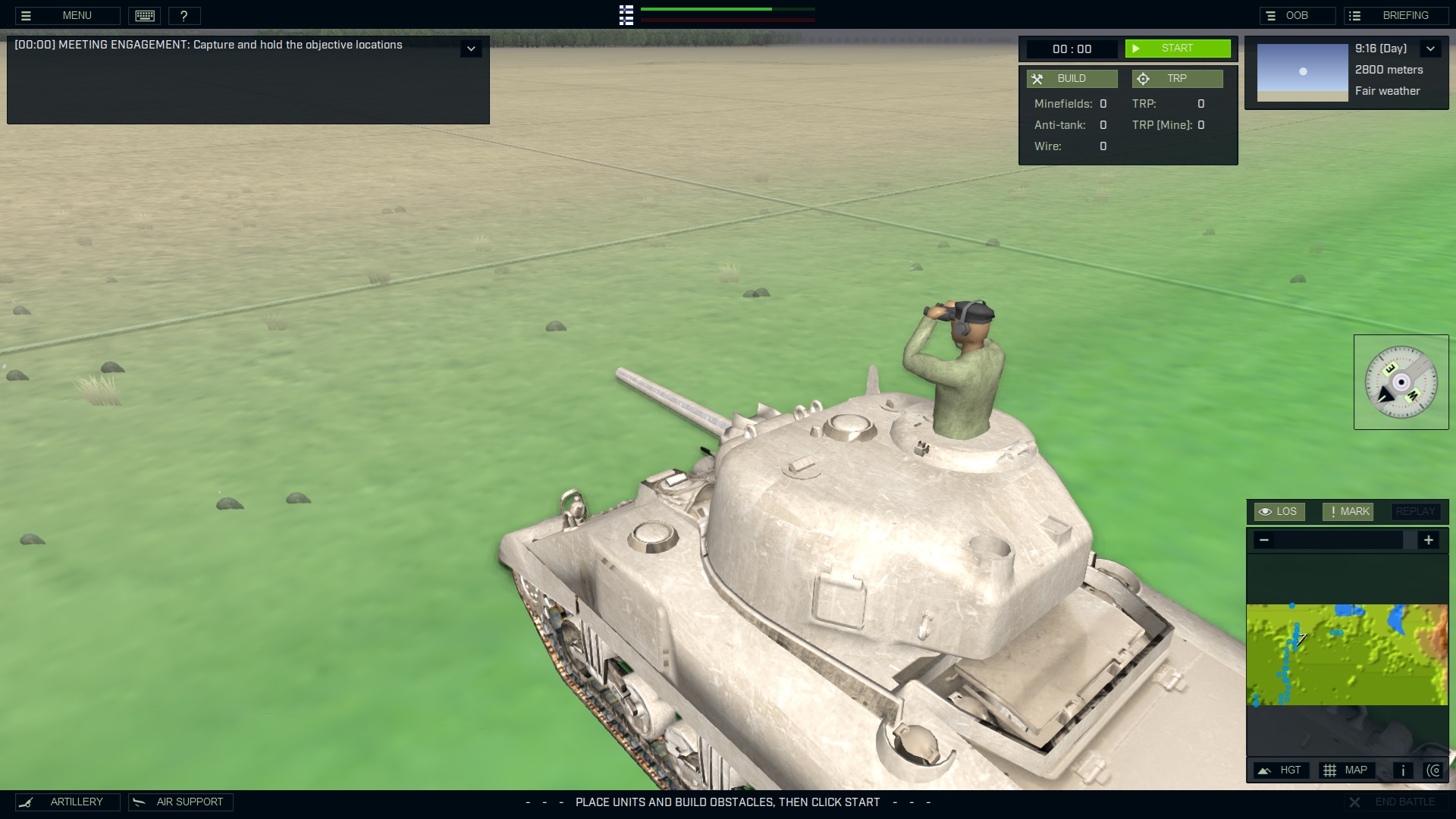Switch to BUILD obstacle mode

pyautogui.click(x=1072, y=78)
